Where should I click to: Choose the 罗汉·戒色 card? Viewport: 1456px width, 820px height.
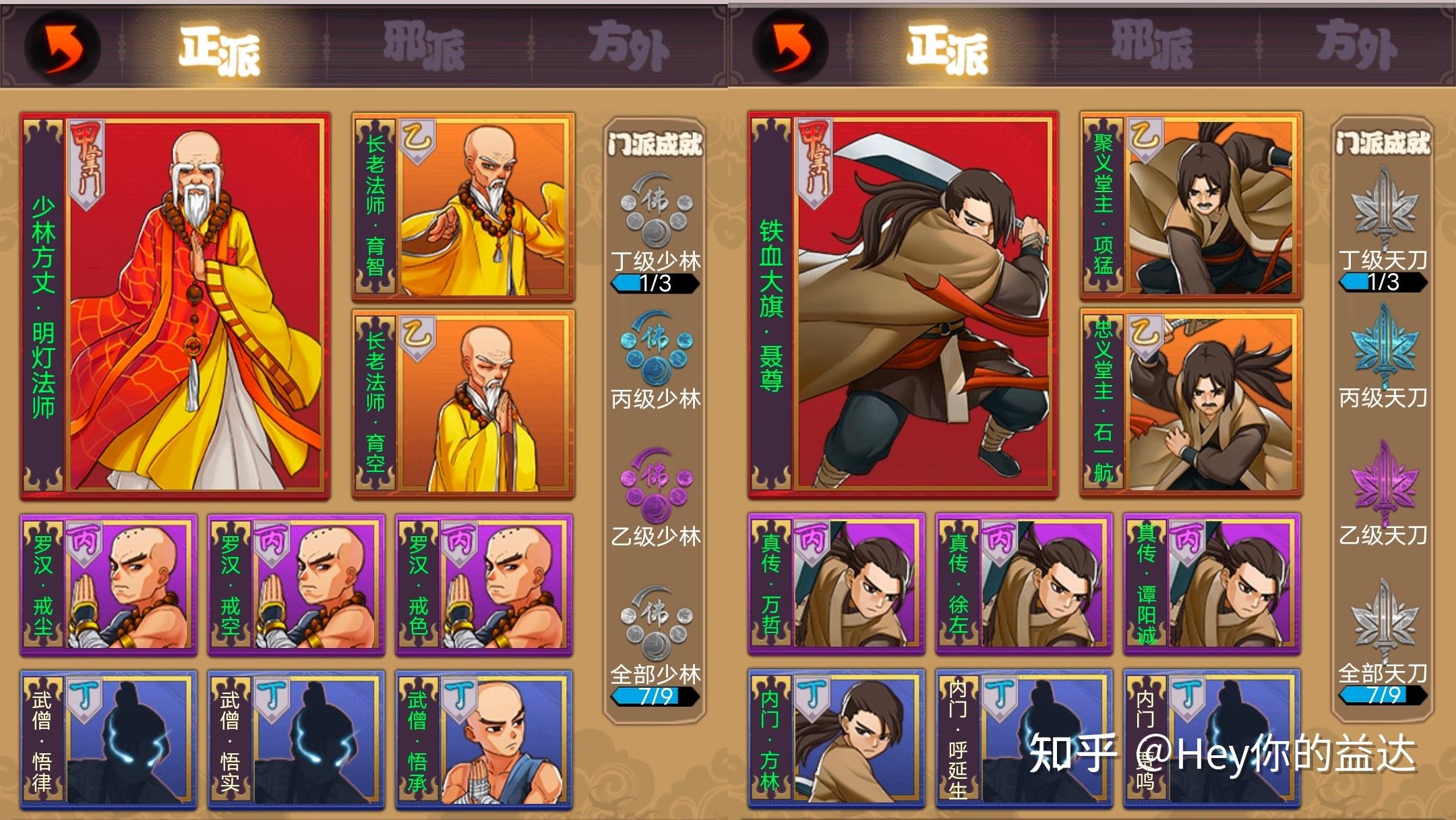pyautogui.click(x=484, y=584)
